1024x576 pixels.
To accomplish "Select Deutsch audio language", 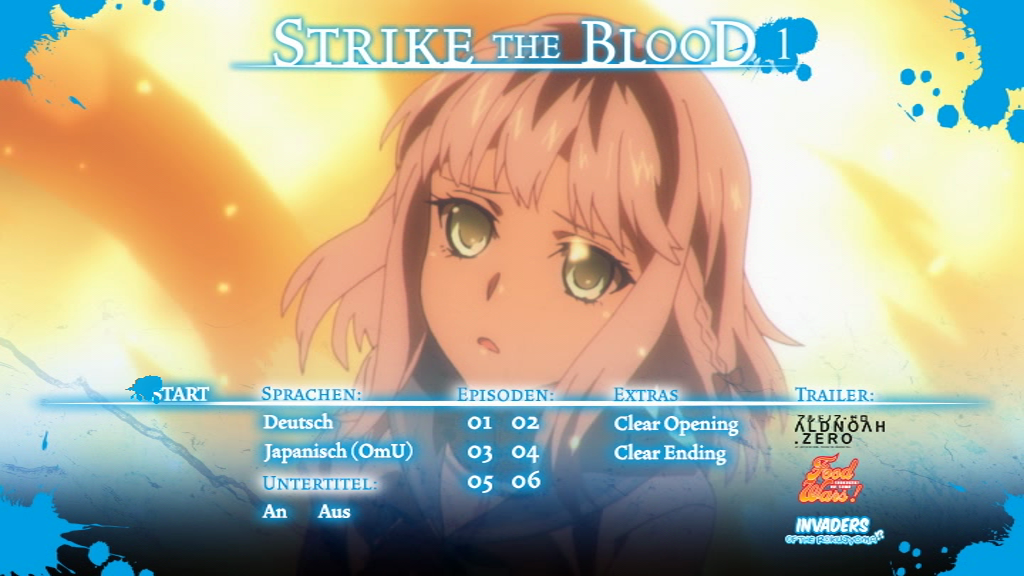I will pos(298,423).
